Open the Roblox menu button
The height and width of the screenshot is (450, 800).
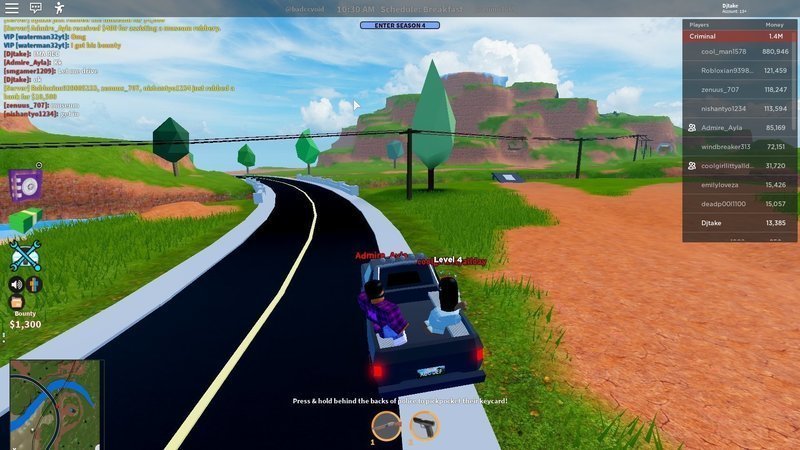(11, 8)
